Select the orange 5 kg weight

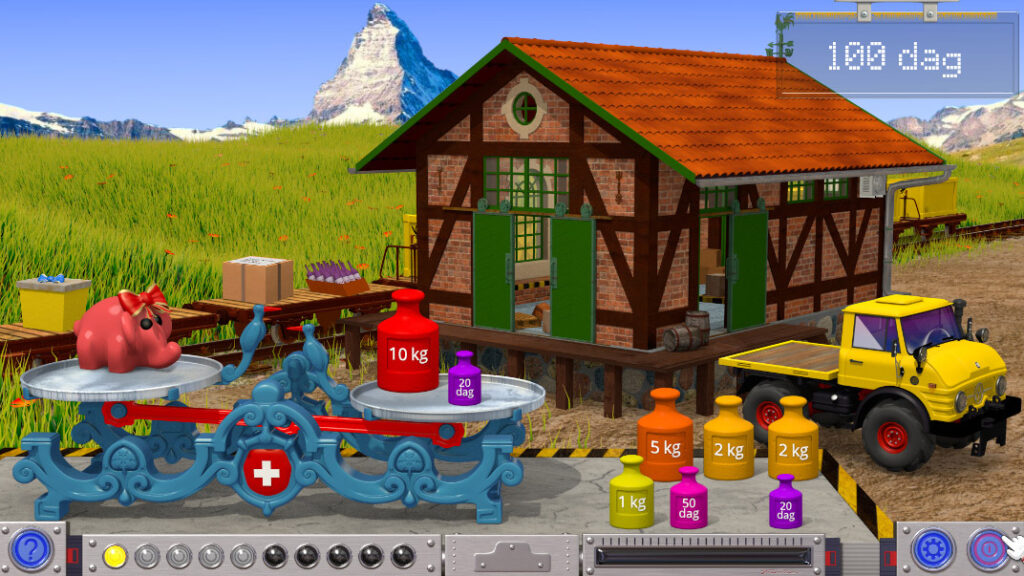pos(665,440)
